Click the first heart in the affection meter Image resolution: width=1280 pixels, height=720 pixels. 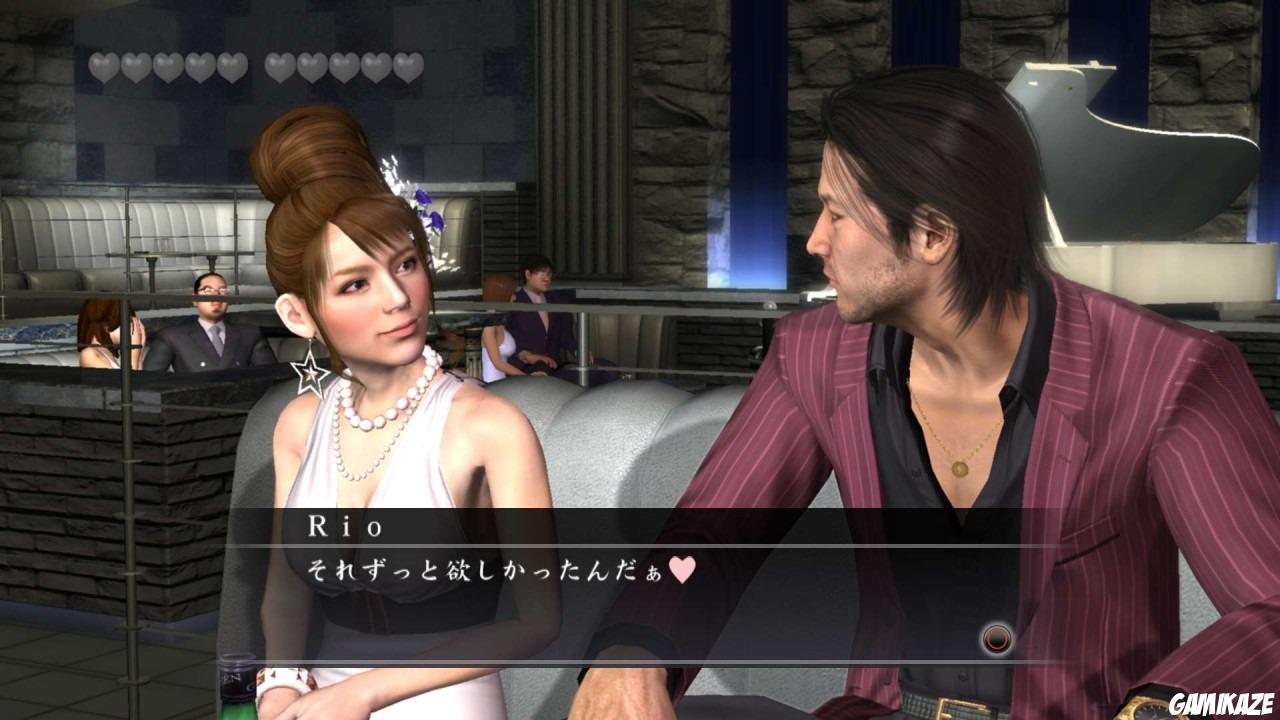click(103, 63)
